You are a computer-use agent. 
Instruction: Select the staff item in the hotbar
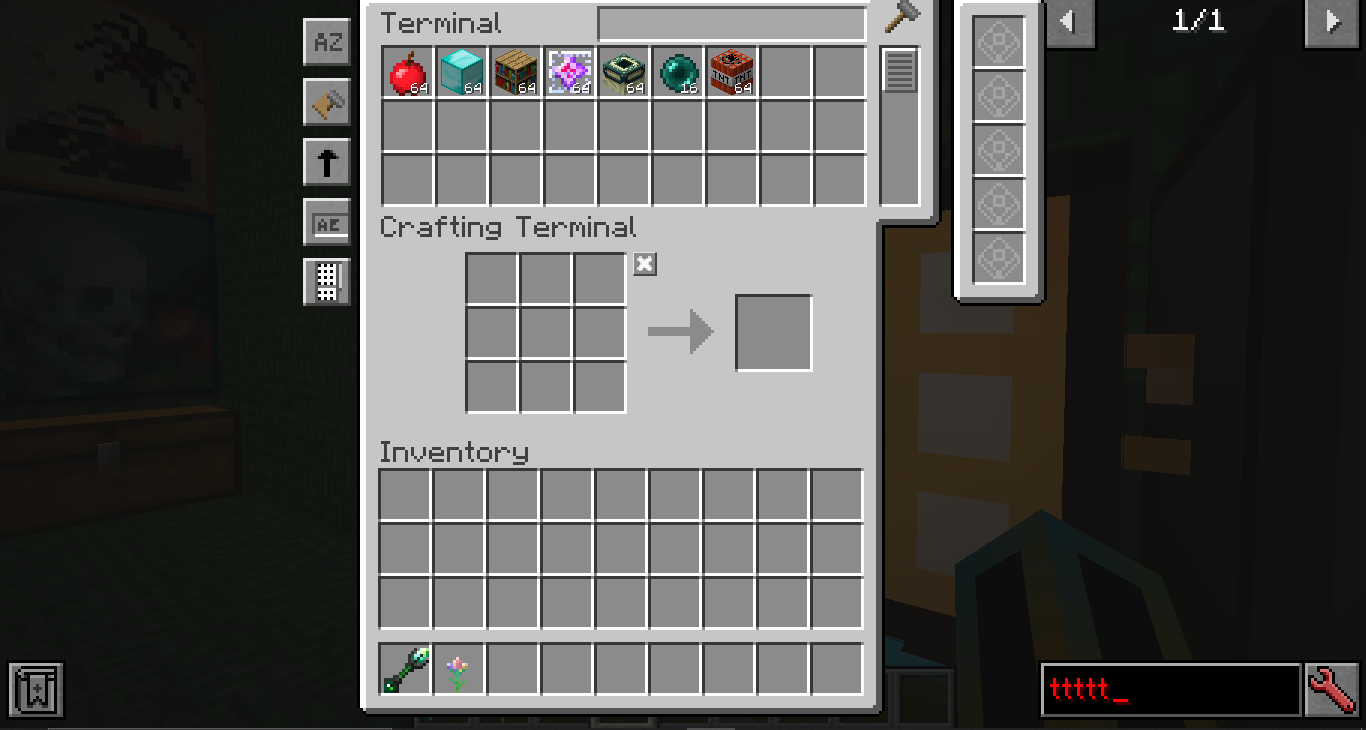tap(405, 668)
